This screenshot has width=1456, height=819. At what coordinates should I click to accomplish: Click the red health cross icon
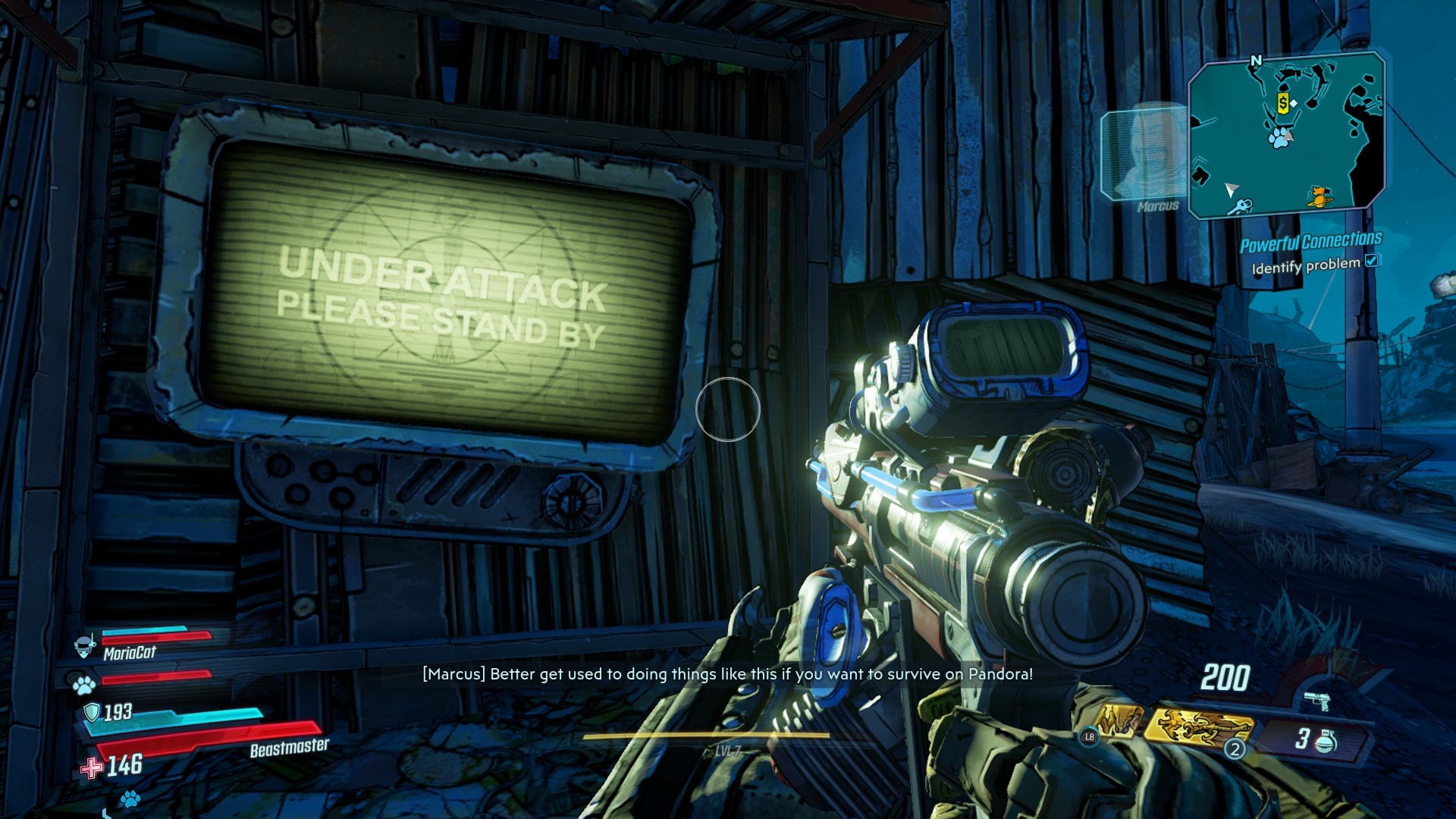click(x=92, y=767)
